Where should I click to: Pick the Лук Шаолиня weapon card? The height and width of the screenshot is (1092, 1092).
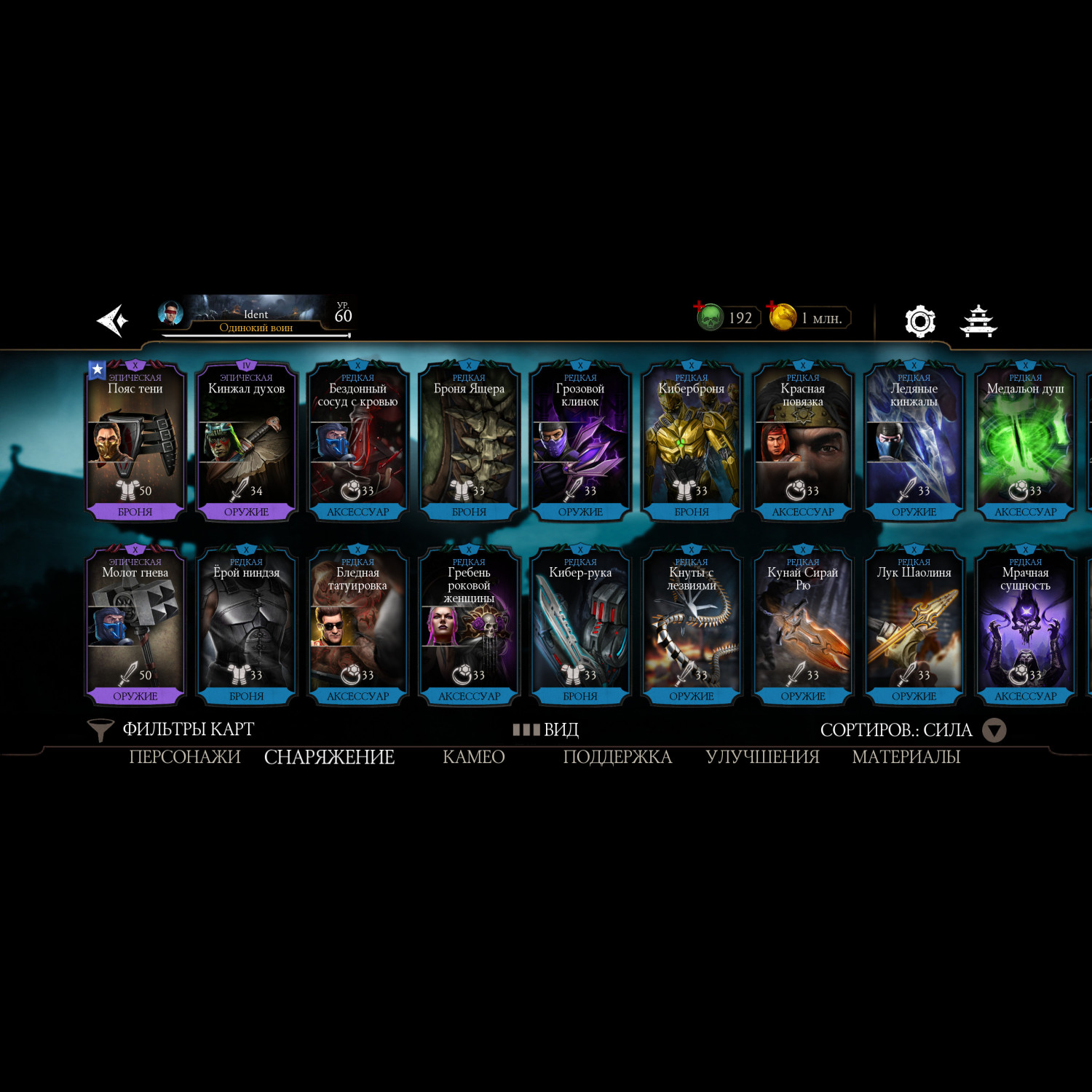pyautogui.click(x=914, y=625)
